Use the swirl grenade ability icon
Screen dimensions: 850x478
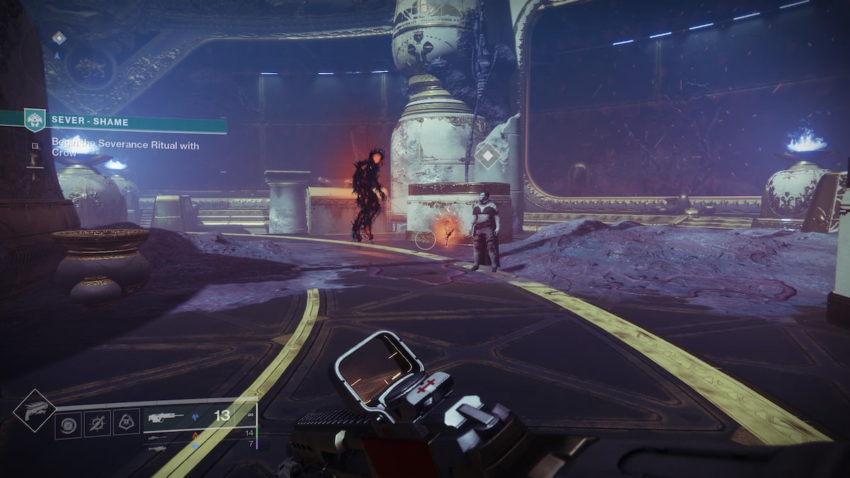(69, 423)
